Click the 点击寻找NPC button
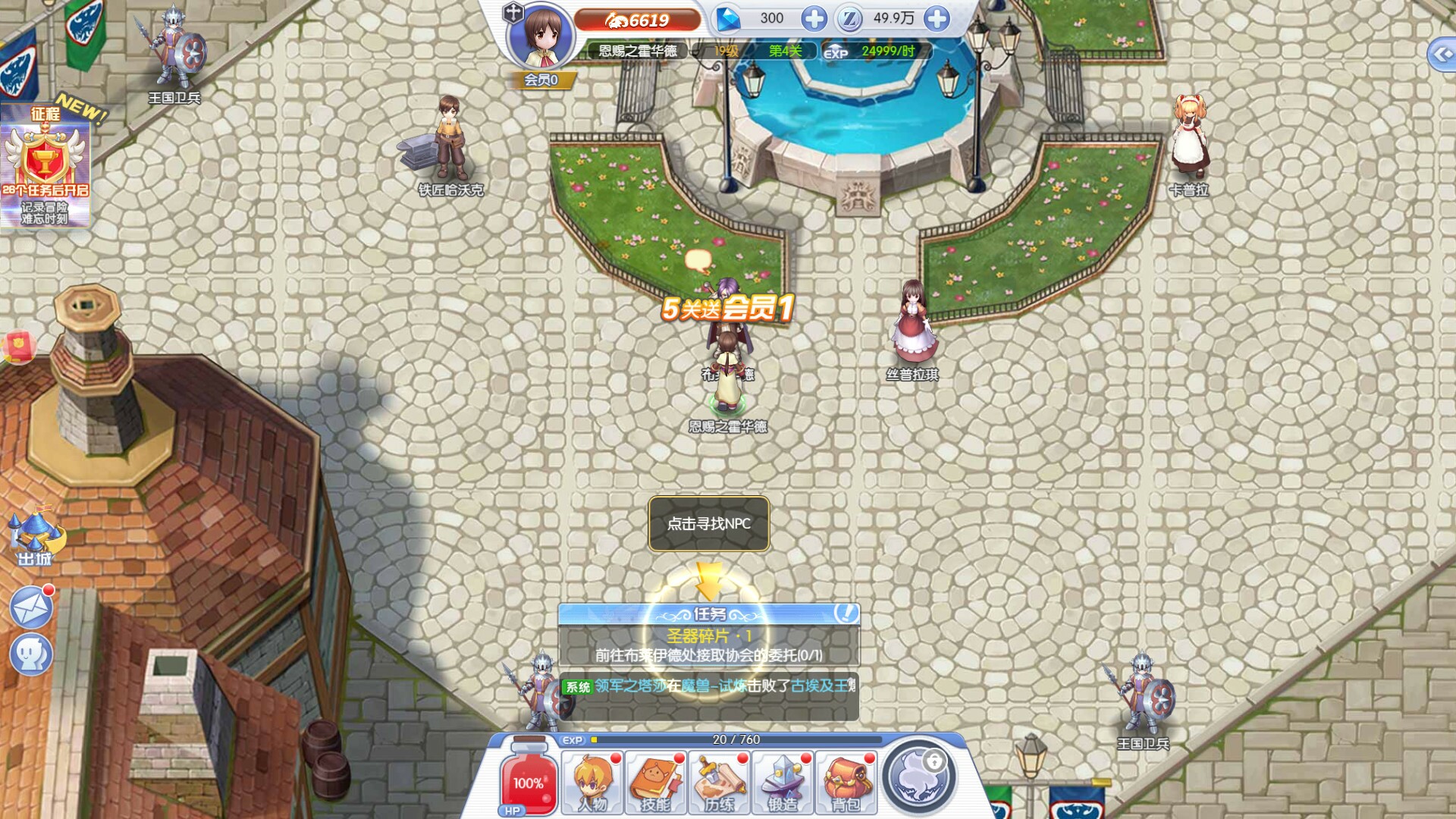1456x819 pixels. 709,523
